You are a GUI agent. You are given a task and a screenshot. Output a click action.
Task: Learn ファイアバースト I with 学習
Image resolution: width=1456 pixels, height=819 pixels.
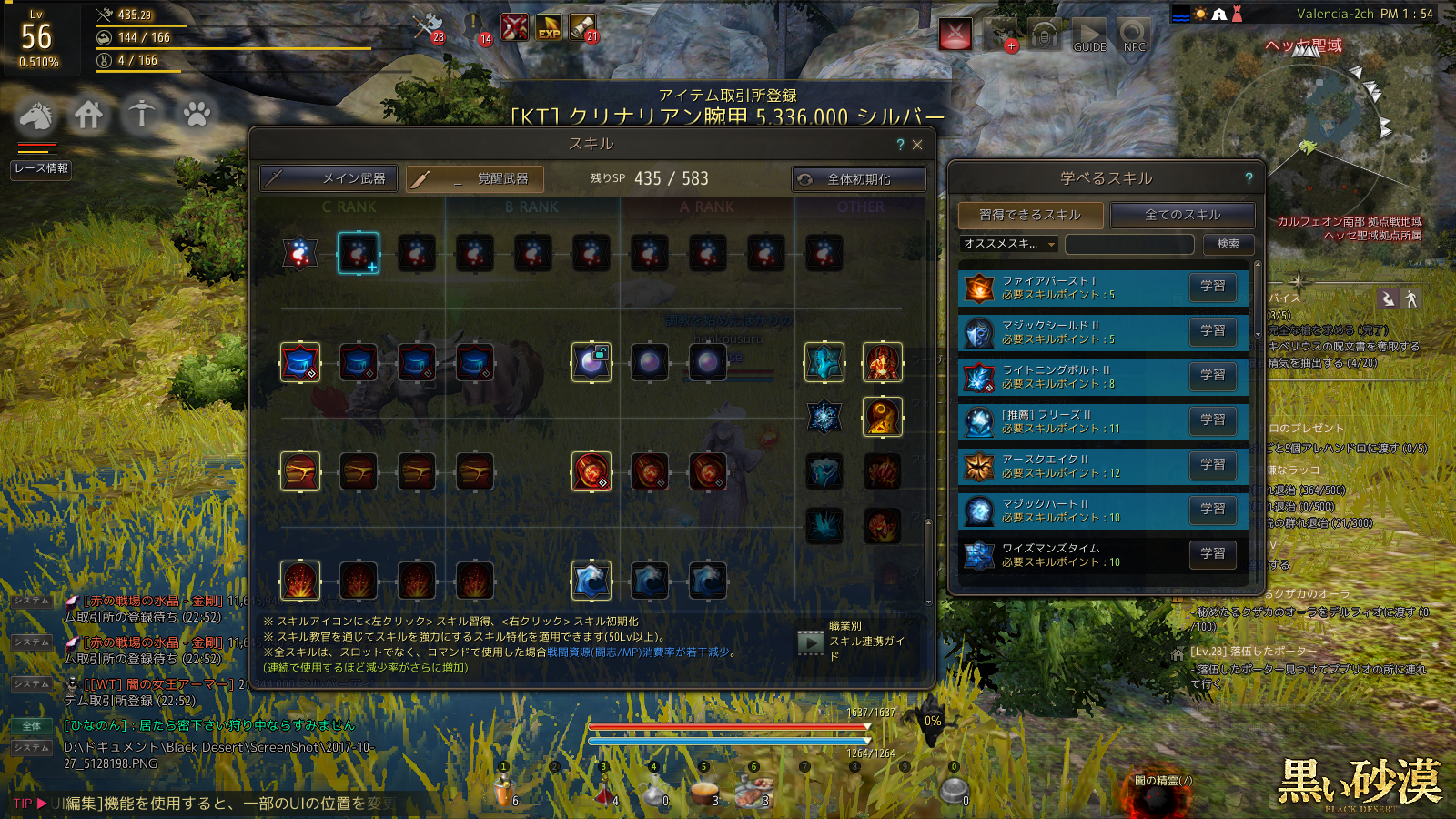point(1212,286)
